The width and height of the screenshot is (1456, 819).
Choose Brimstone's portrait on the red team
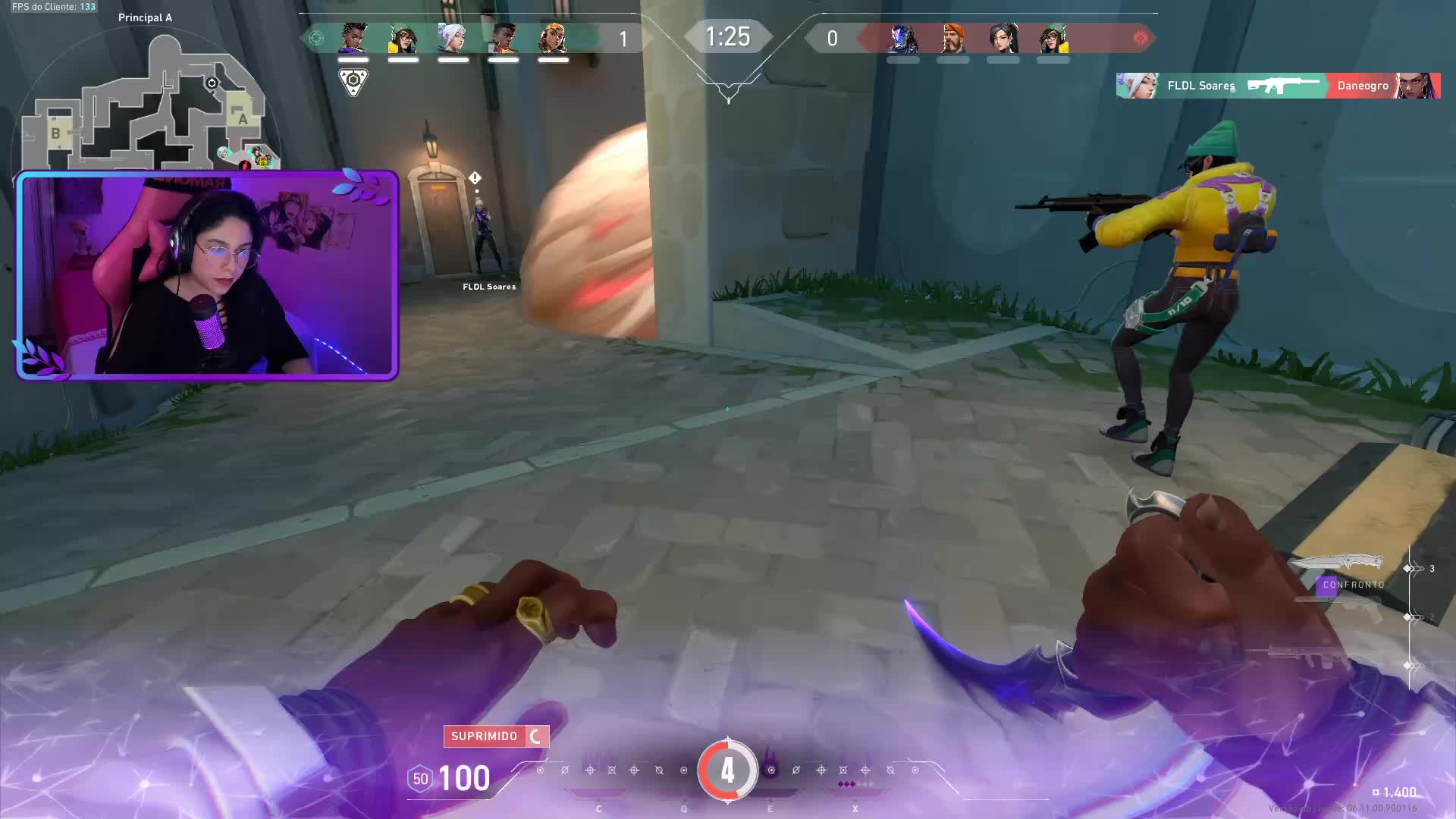coord(953,38)
